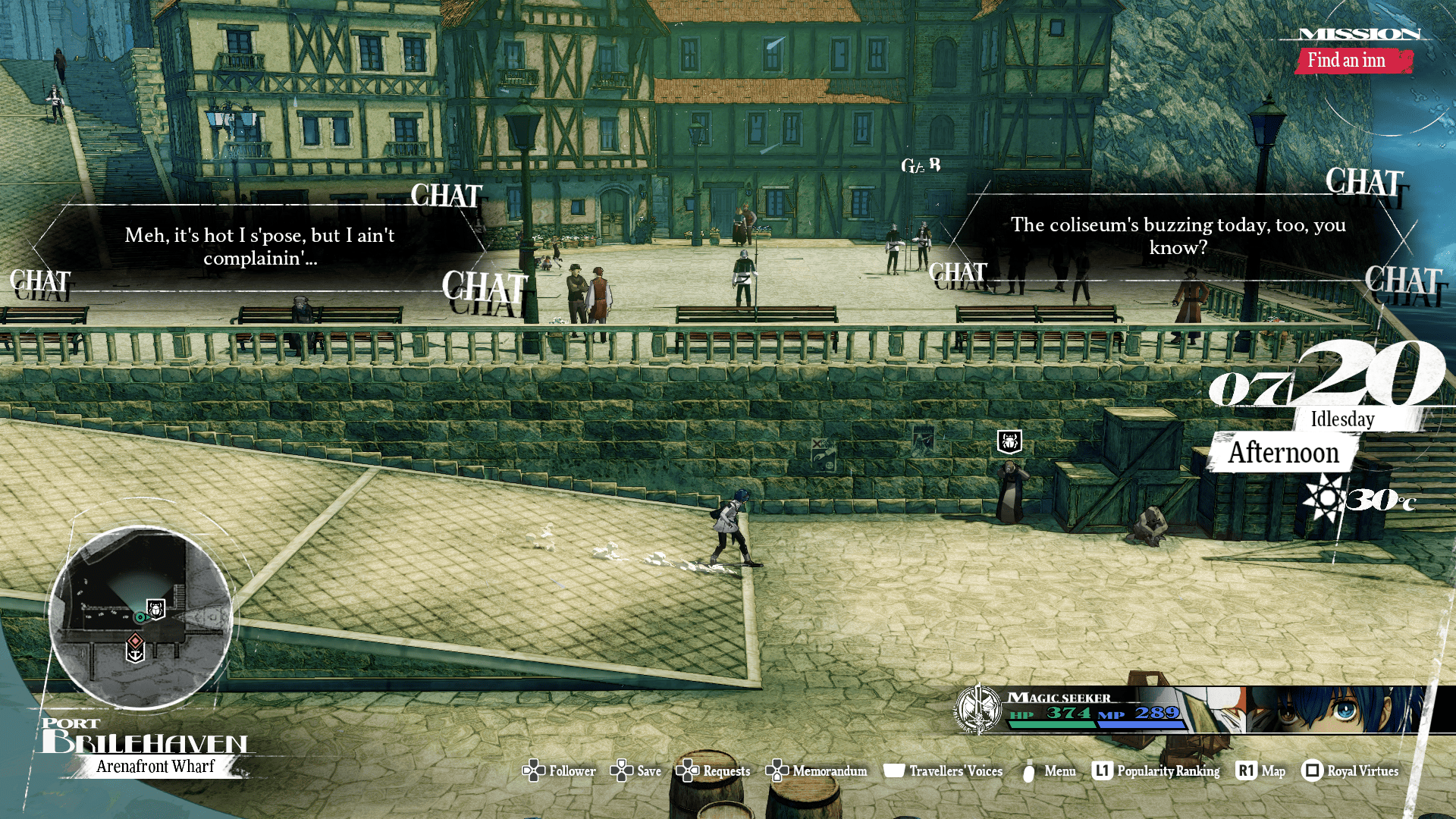
Task: Click the Magic Seeker archetype emblem
Action: 978,709
